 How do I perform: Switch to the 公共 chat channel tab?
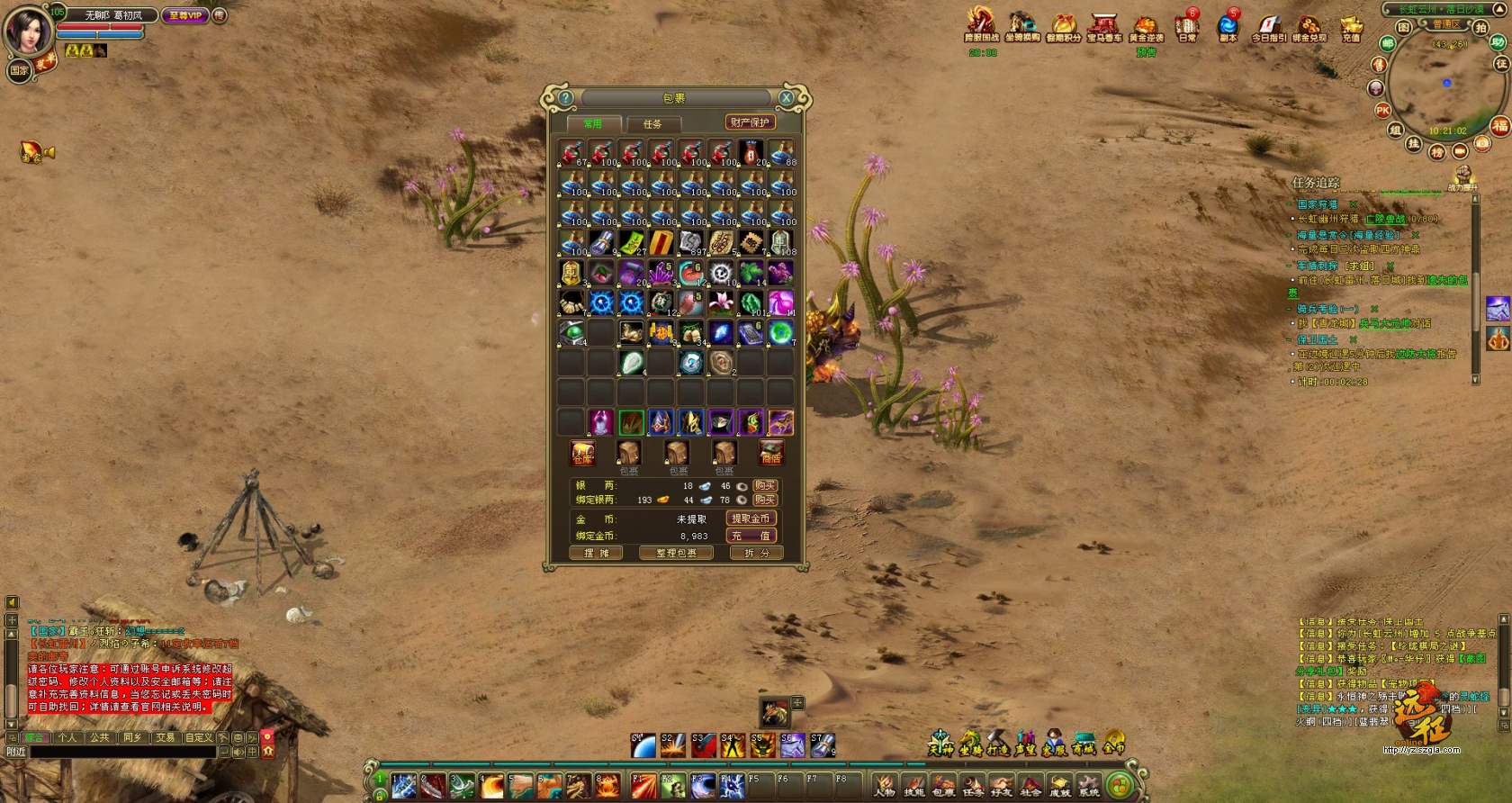[100, 737]
